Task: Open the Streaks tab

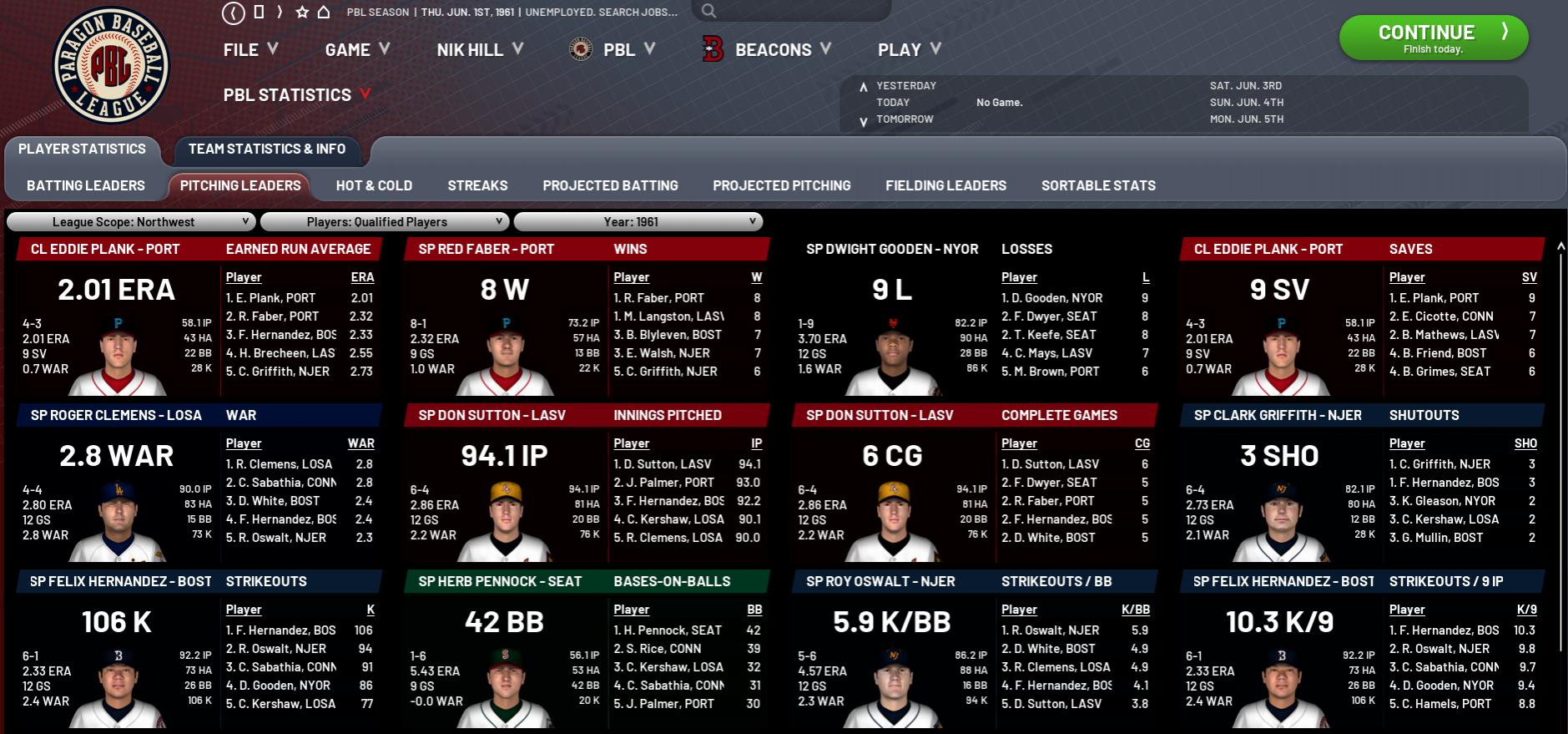Action: [477, 185]
